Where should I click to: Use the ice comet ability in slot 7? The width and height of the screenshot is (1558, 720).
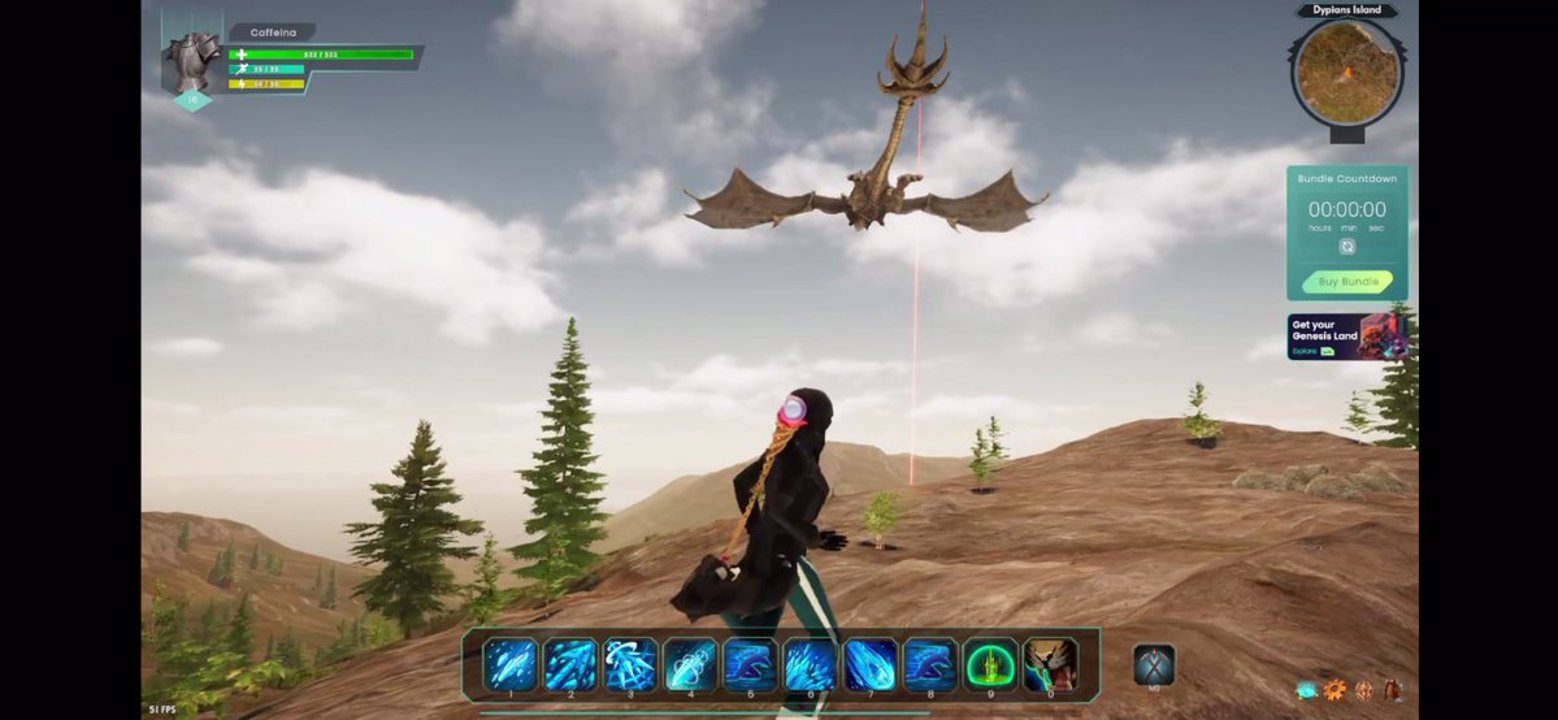coord(870,664)
